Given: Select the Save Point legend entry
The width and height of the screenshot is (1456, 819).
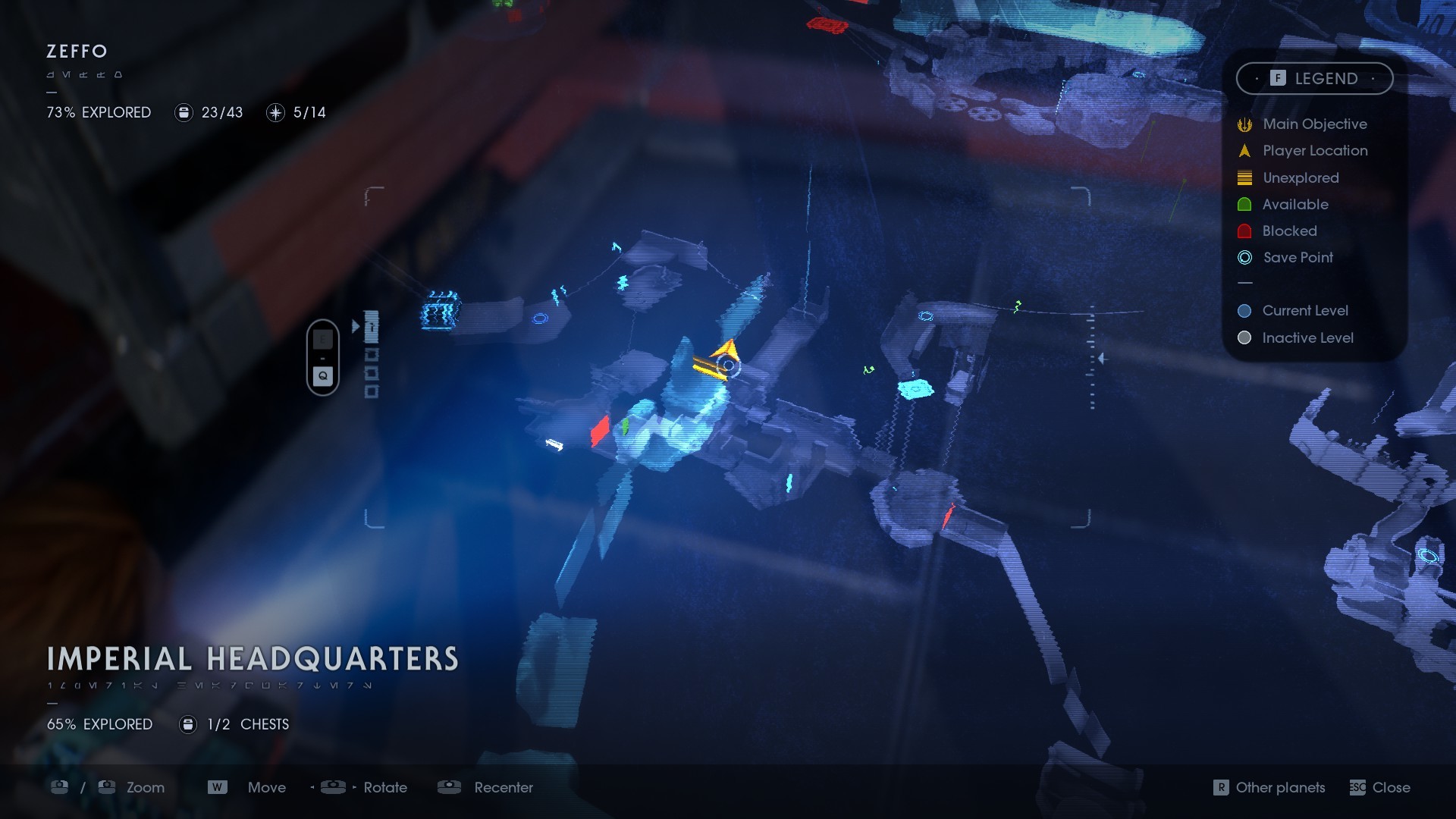Looking at the screenshot, I should click(x=1297, y=258).
